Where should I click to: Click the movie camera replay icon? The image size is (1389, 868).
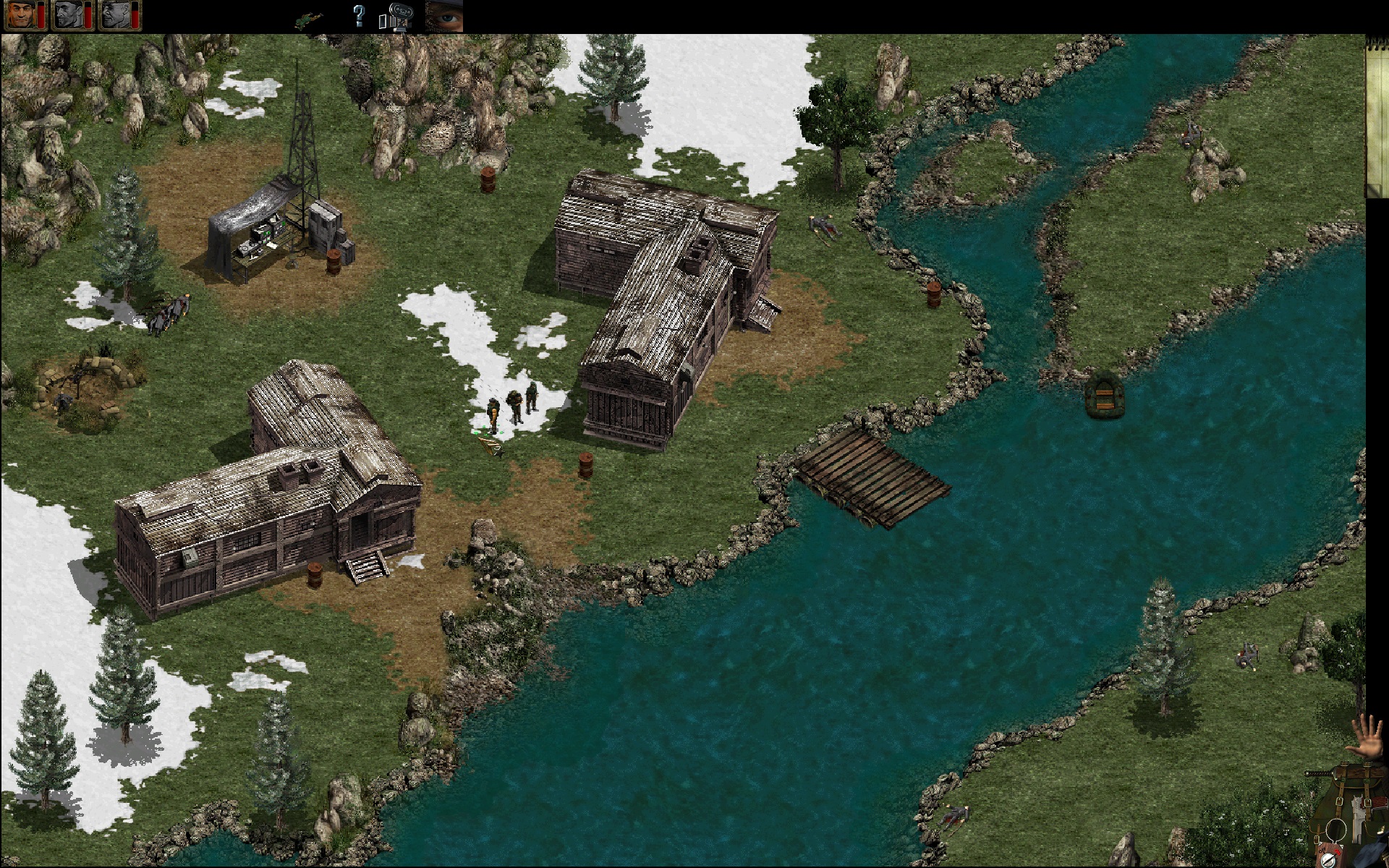coord(401,16)
